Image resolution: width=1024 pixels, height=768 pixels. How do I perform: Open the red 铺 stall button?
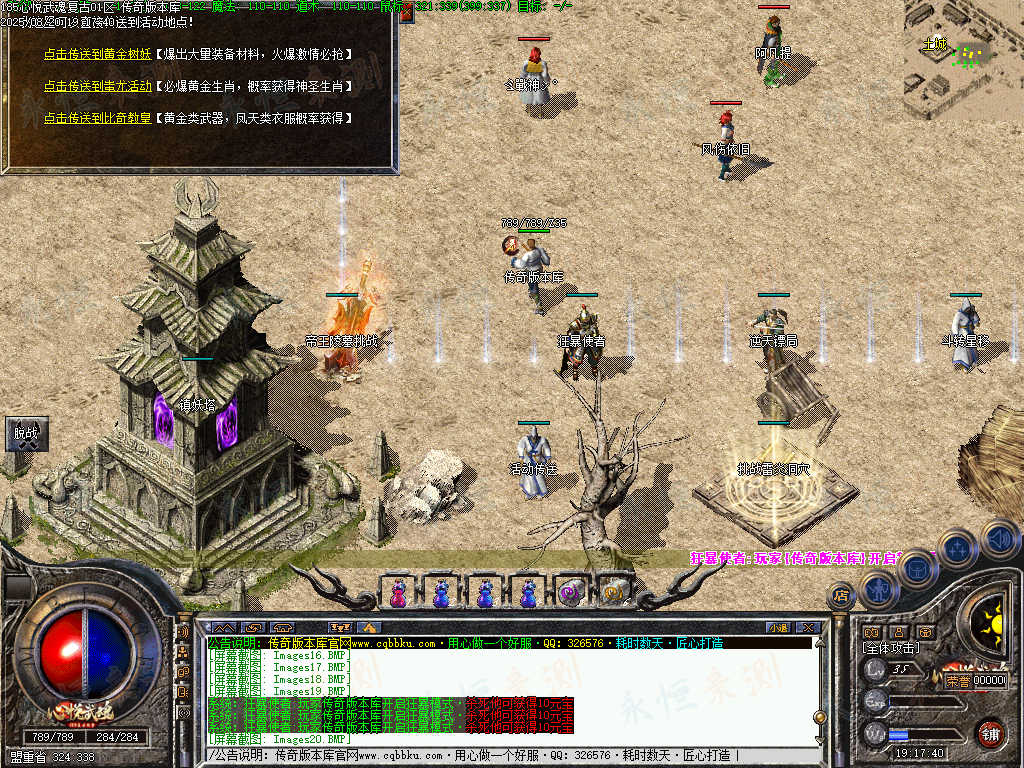coord(990,733)
